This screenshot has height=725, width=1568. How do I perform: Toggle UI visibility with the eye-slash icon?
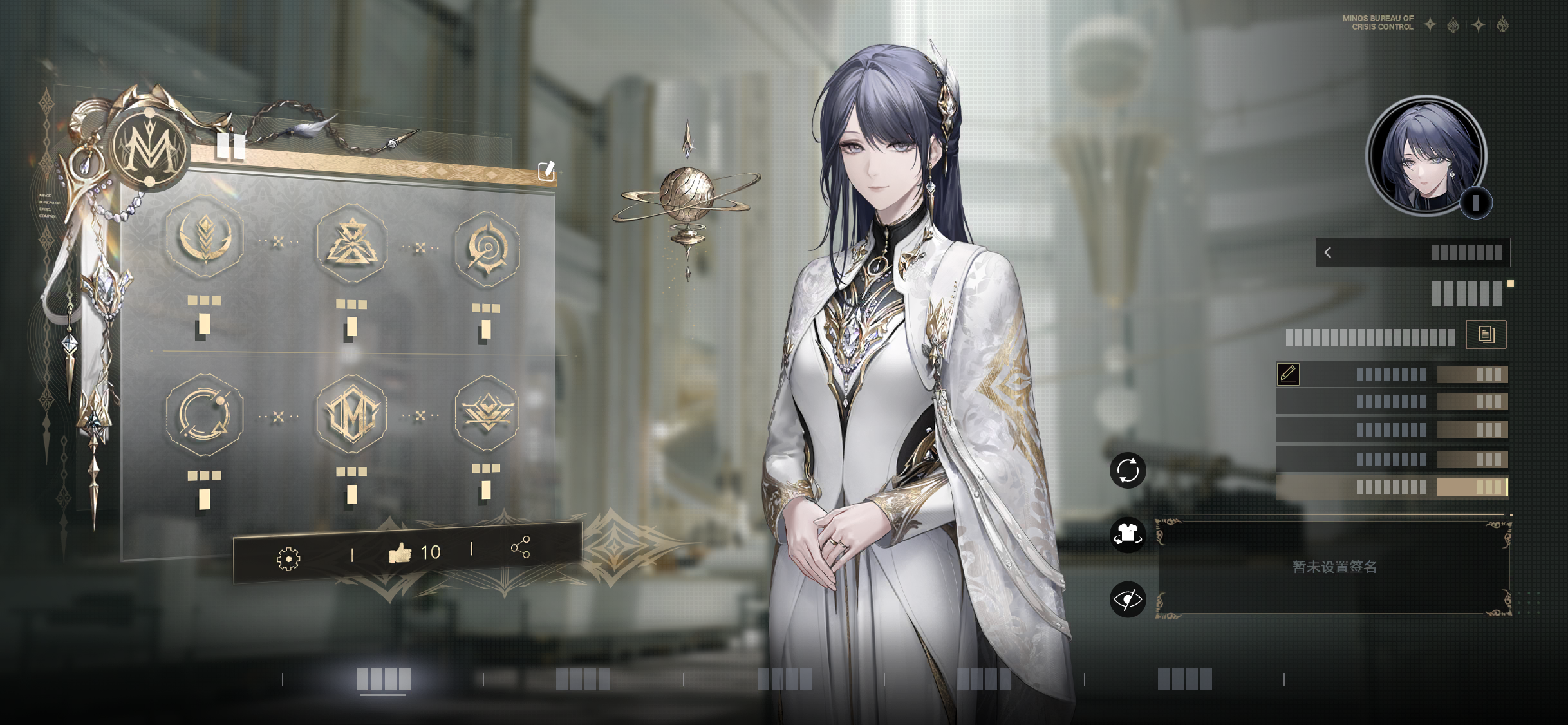point(1128,598)
